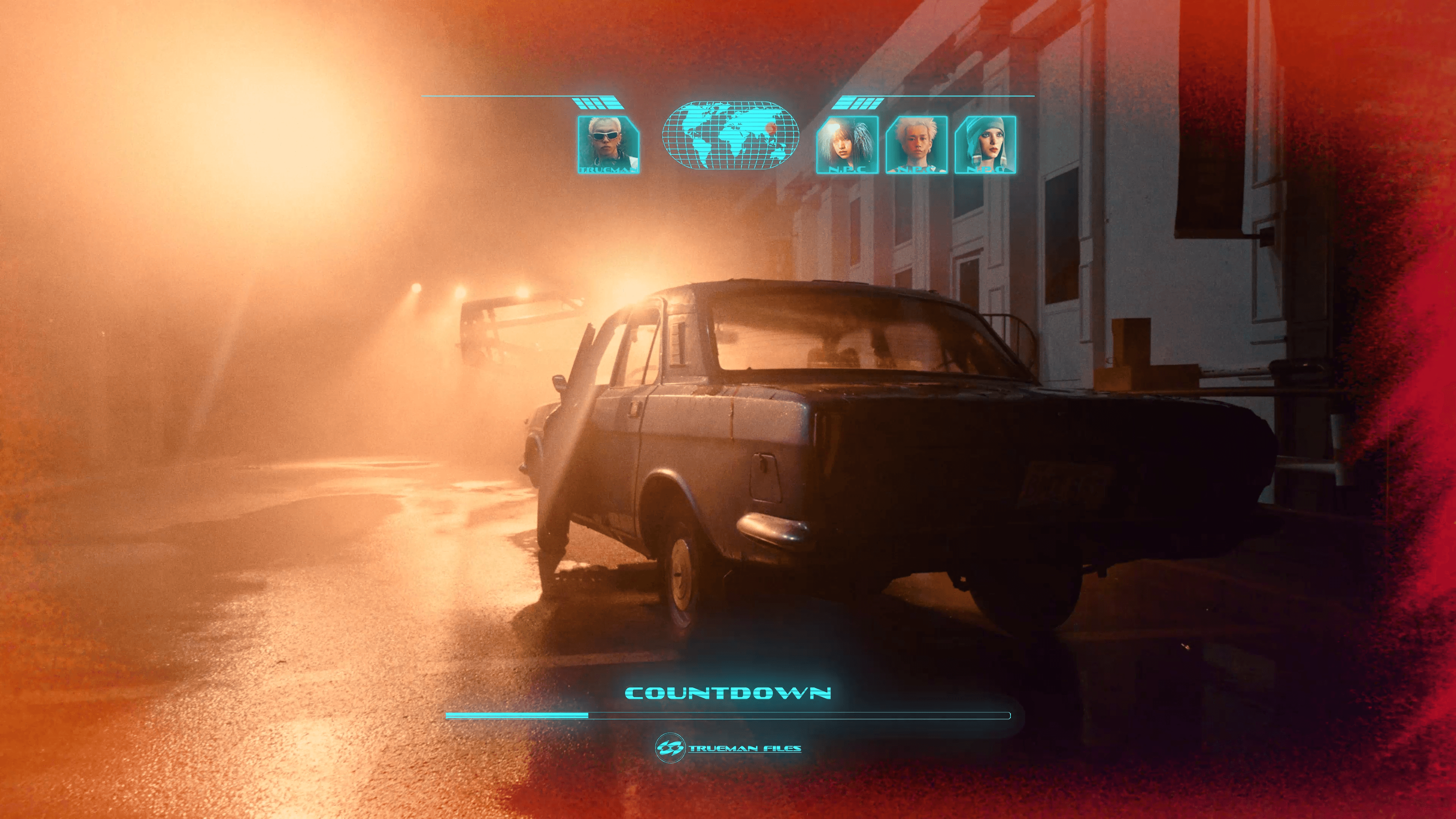This screenshot has height=819, width=1456.
Task: Click the circular Trueman Files logo
Action: pyautogui.click(x=670, y=748)
